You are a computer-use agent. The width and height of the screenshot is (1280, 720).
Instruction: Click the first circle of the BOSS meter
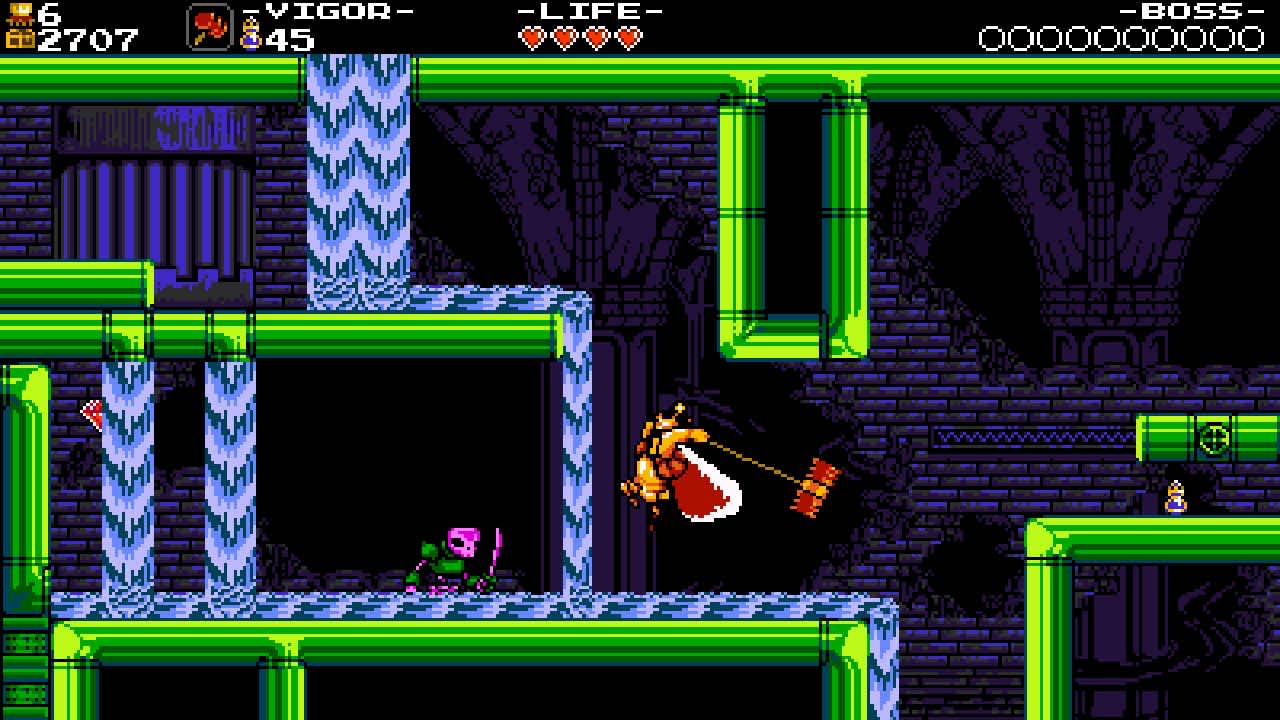point(993,40)
